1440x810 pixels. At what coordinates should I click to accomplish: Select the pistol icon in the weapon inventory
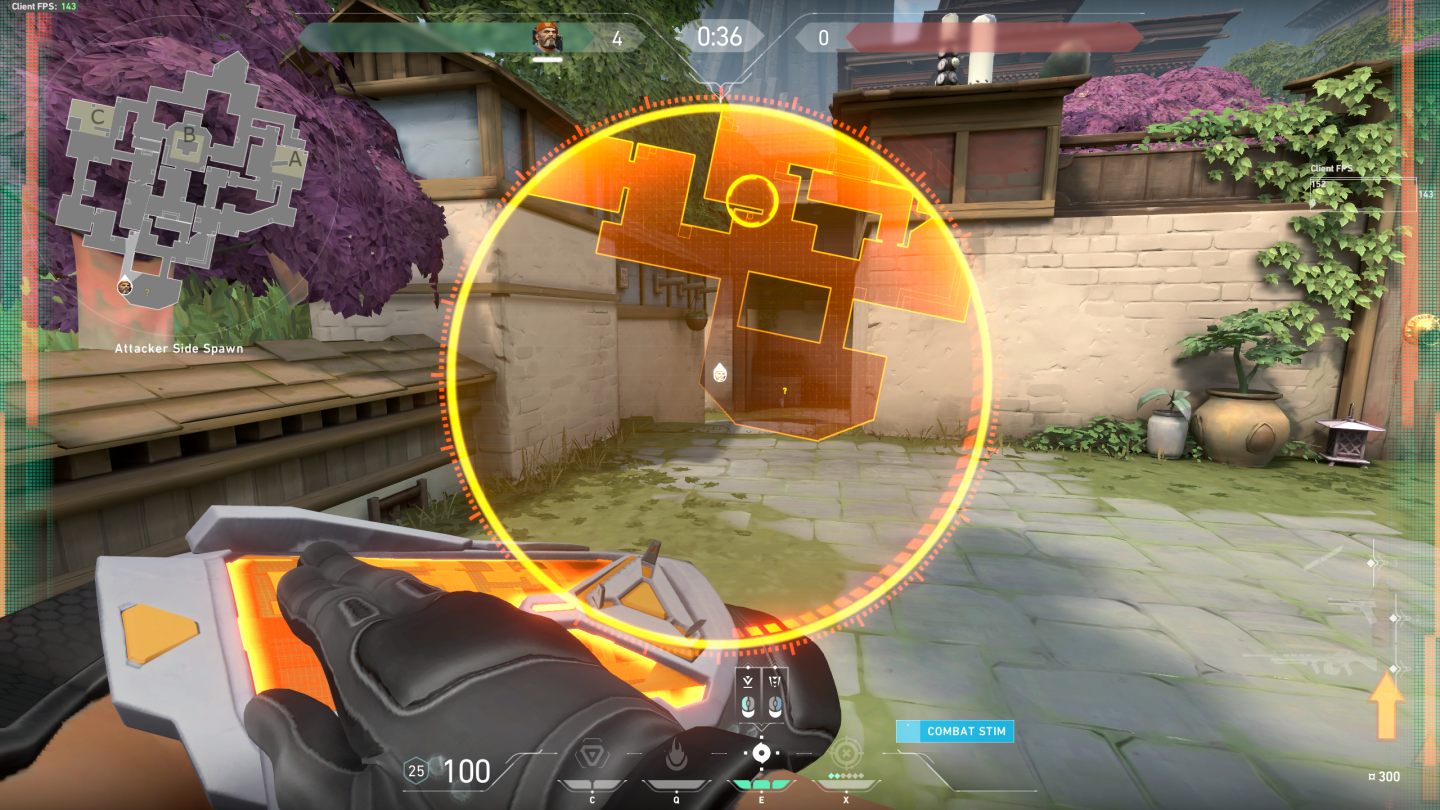pos(1350,607)
